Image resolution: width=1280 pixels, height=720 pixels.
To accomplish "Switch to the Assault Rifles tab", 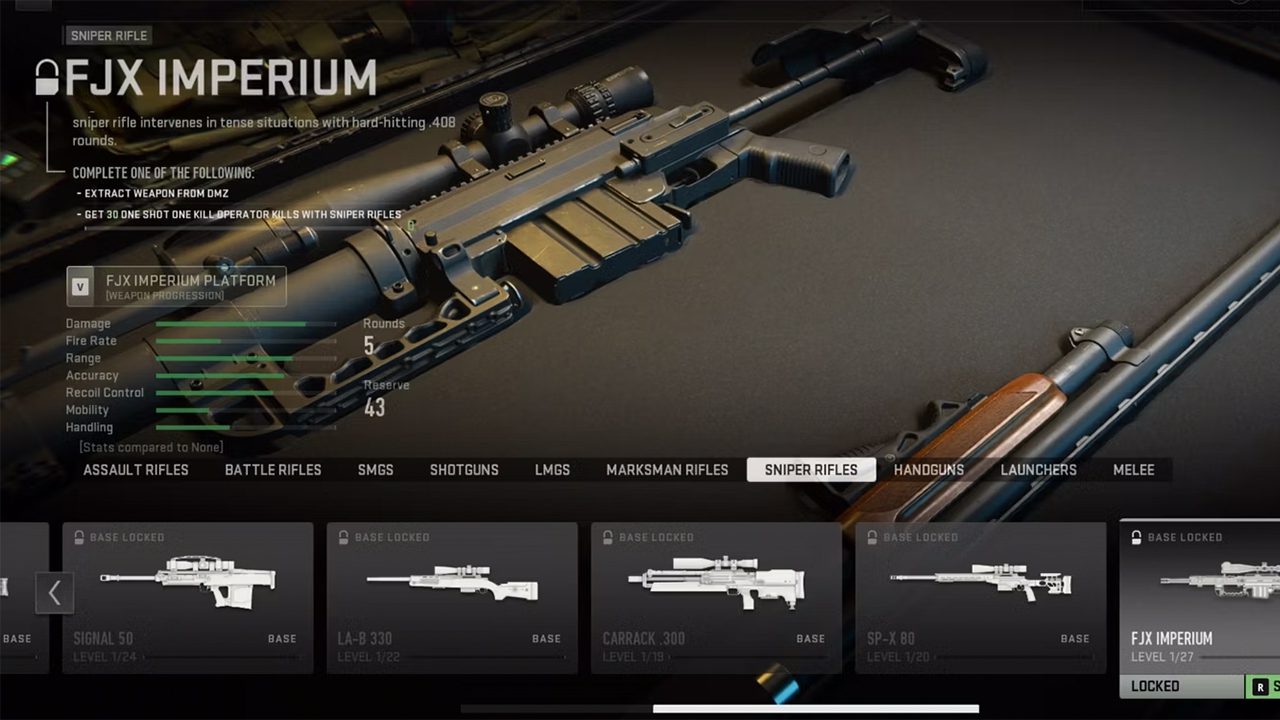I will 136,470.
